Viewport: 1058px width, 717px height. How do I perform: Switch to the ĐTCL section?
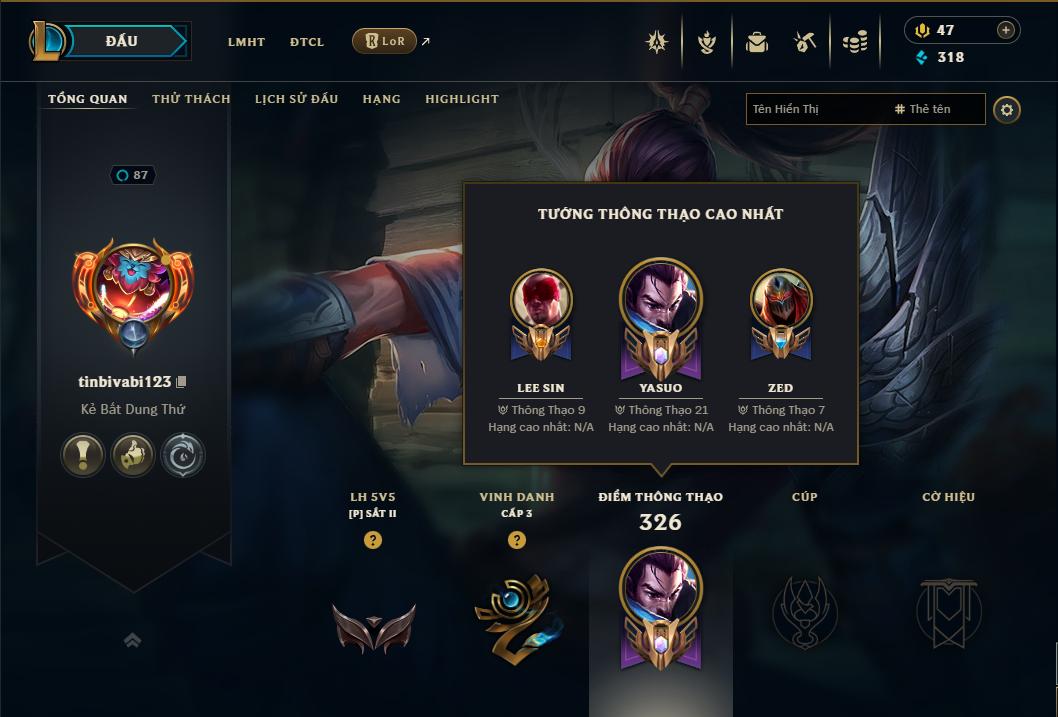307,42
